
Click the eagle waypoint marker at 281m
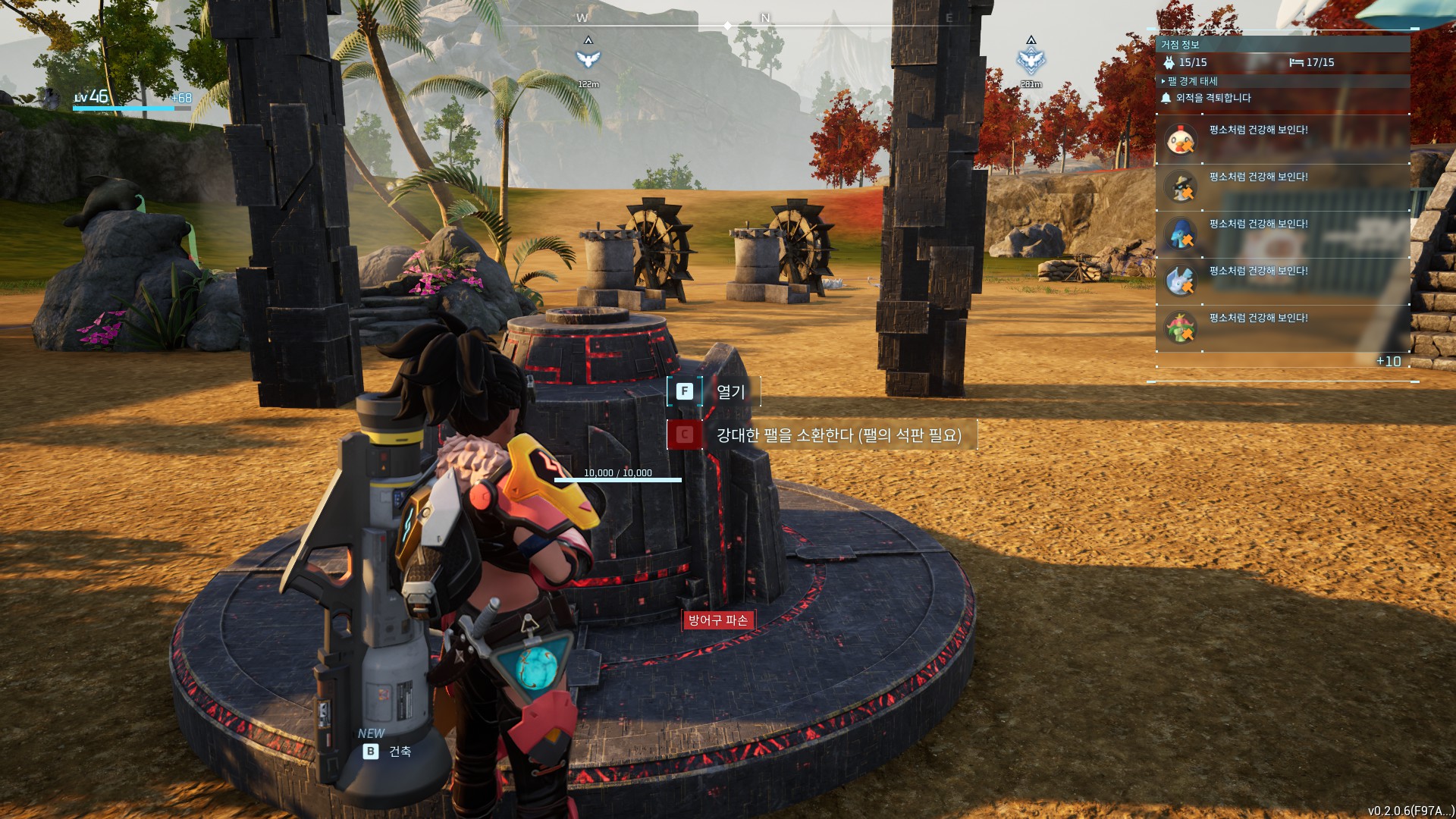pyautogui.click(x=1031, y=60)
